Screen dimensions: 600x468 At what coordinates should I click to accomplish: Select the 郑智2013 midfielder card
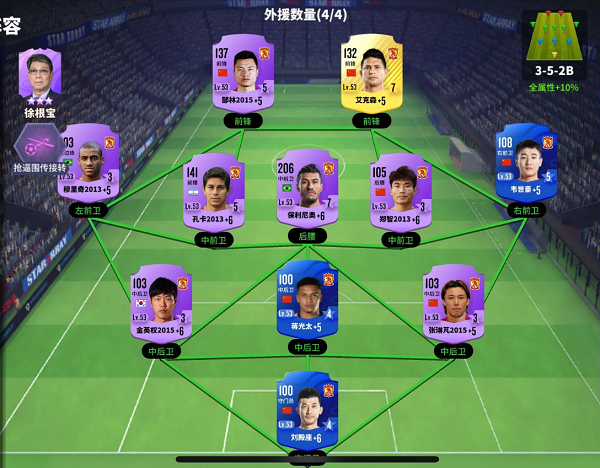pyautogui.click(x=400, y=189)
